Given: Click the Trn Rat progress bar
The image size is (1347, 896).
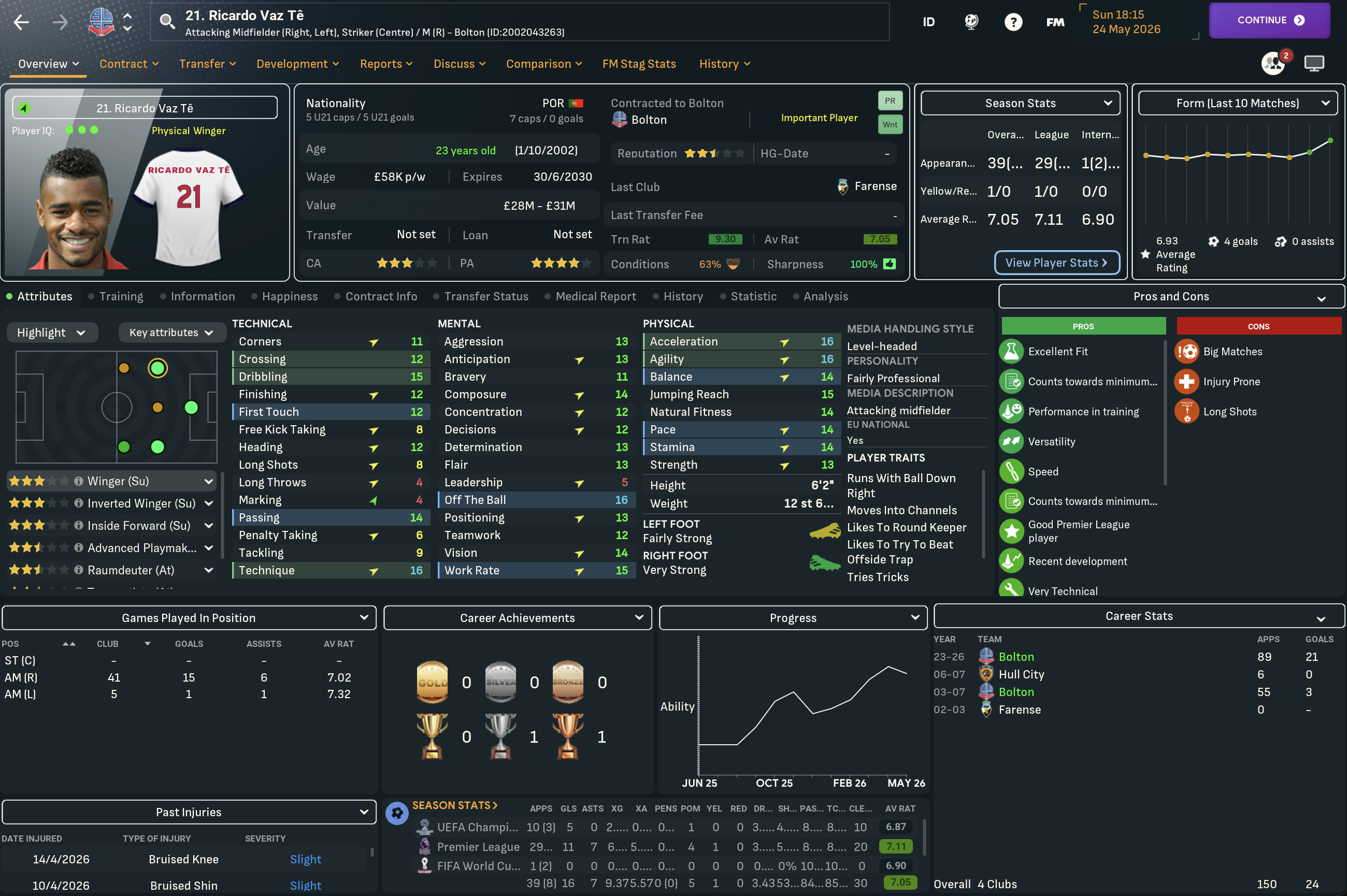Looking at the screenshot, I should tap(725, 239).
